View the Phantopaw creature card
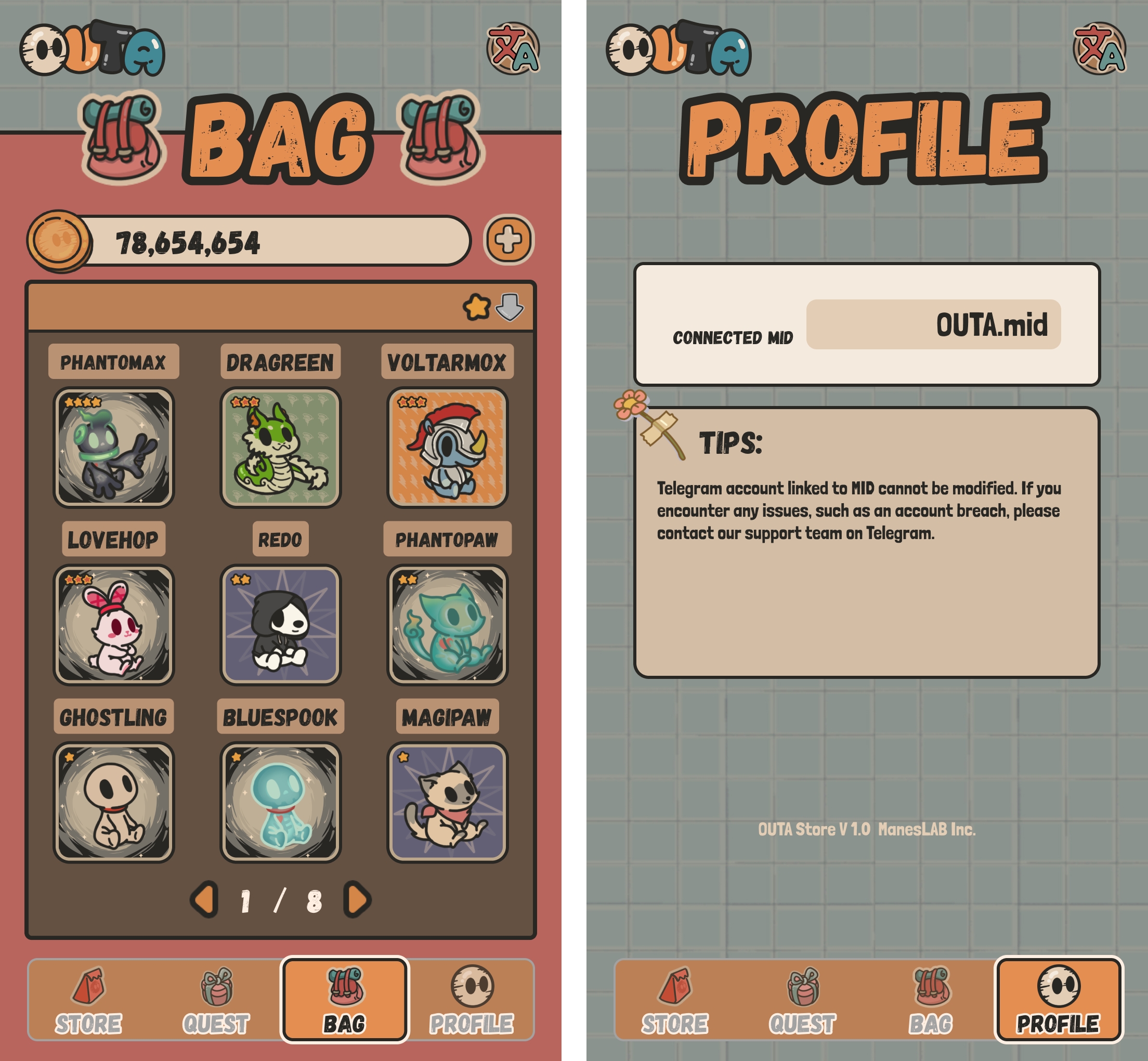Viewport: 1148px width, 1061px height. (x=447, y=625)
